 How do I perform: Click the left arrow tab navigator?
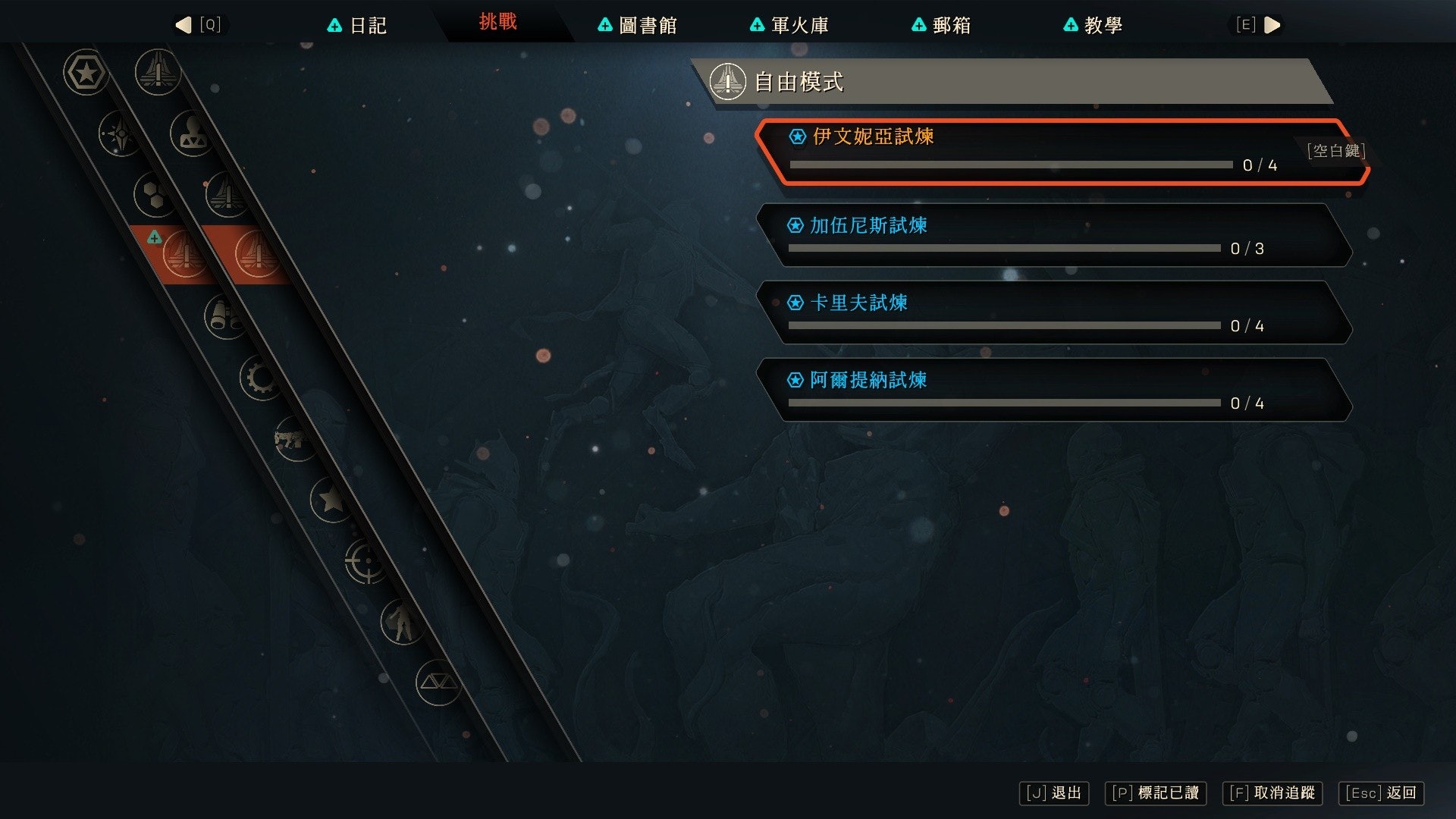184,25
